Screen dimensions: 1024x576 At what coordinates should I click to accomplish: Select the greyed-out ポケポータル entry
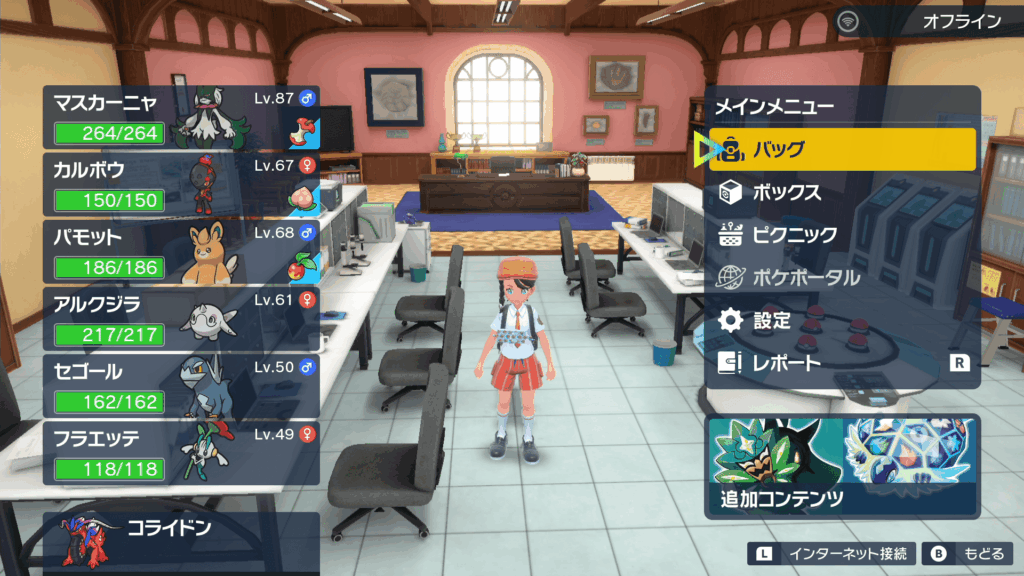842,278
